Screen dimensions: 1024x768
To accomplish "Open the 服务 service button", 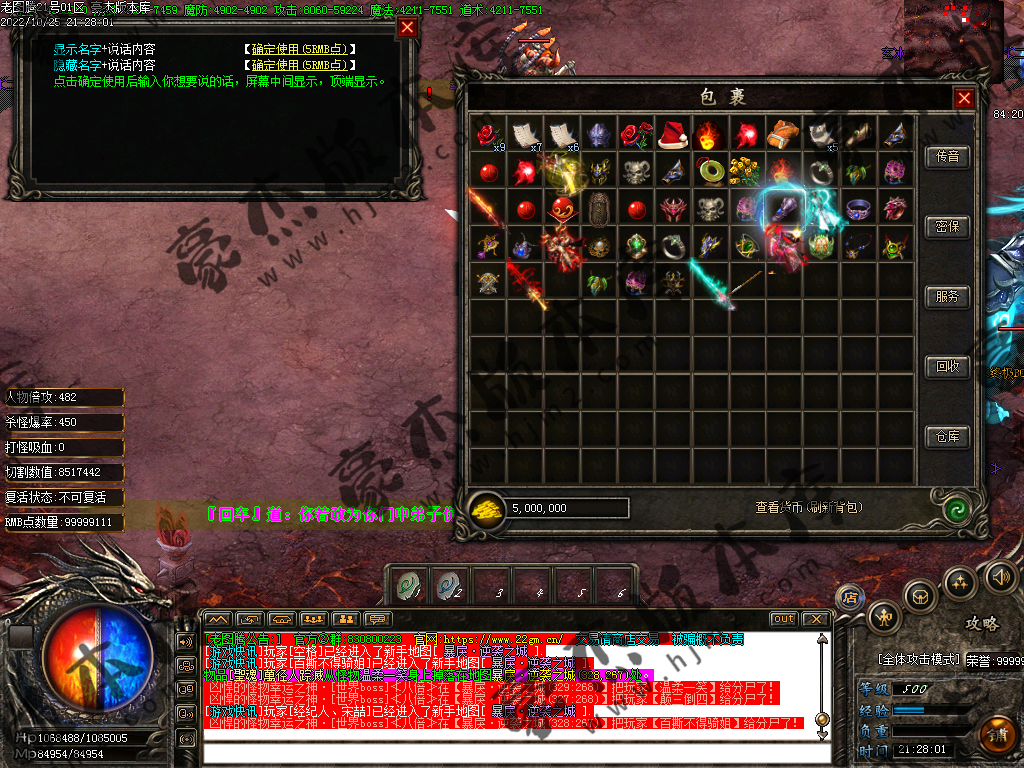I will [x=946, y=297].
